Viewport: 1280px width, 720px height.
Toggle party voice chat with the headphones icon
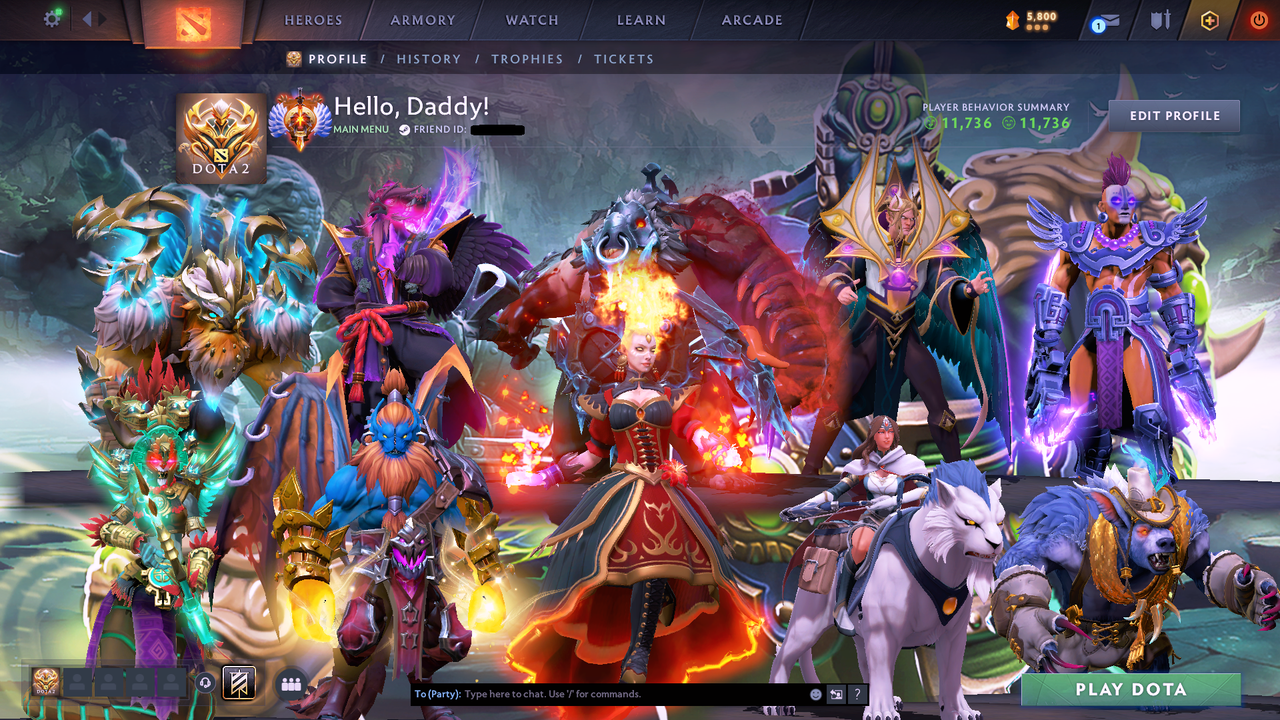point(205,684)
